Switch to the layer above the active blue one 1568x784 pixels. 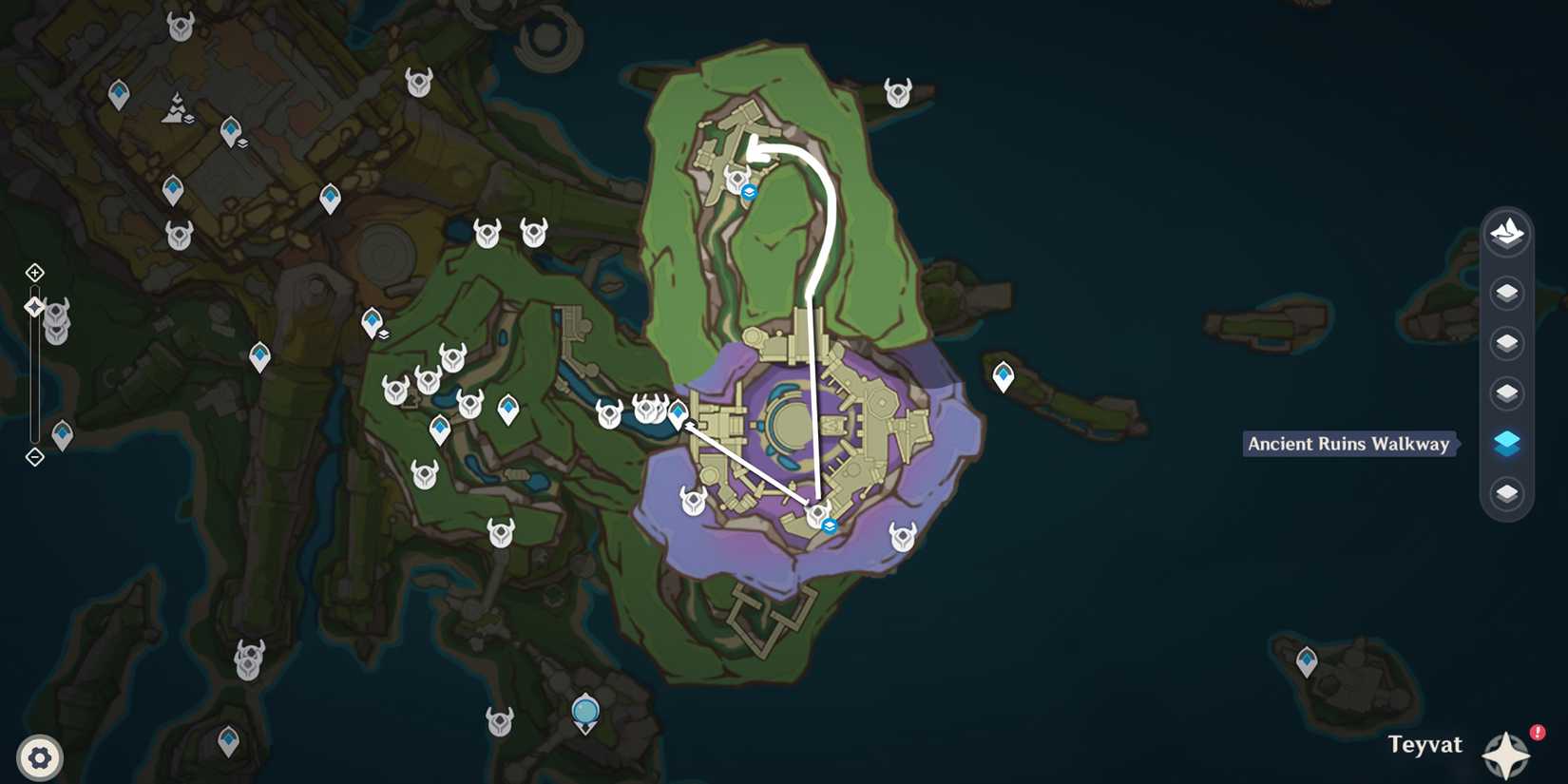tap(1507, 392)
